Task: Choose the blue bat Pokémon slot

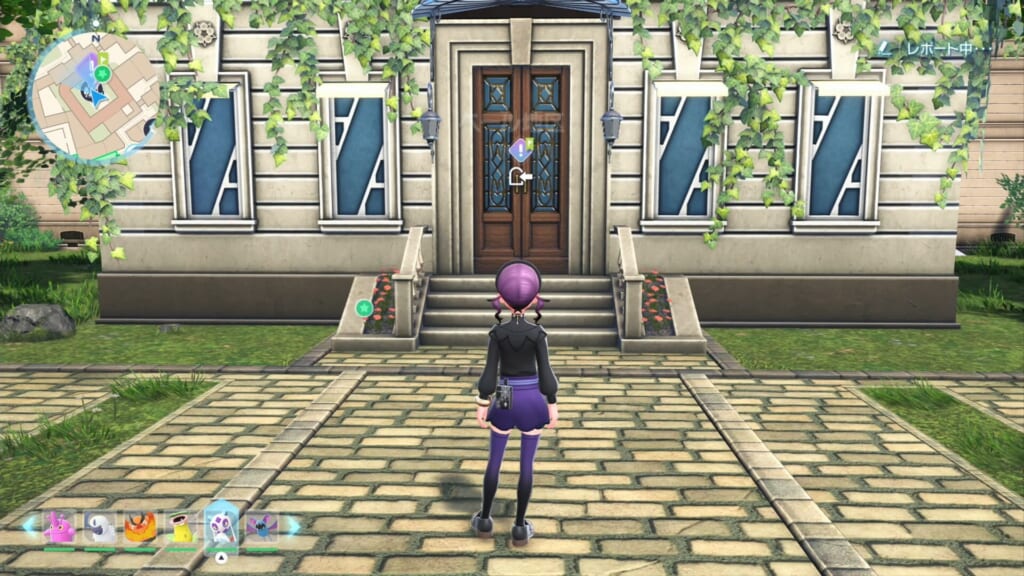Action: click(263, 527)
